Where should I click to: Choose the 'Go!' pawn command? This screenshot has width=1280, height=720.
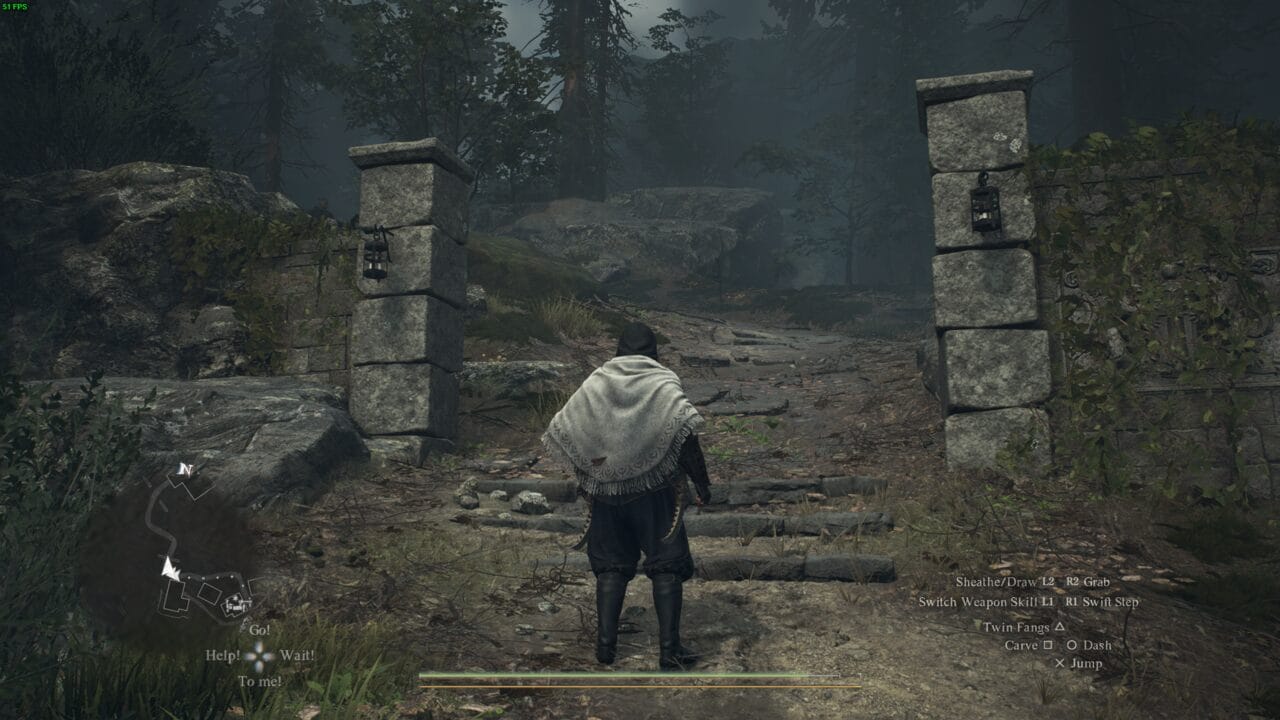tap(259, 630)
